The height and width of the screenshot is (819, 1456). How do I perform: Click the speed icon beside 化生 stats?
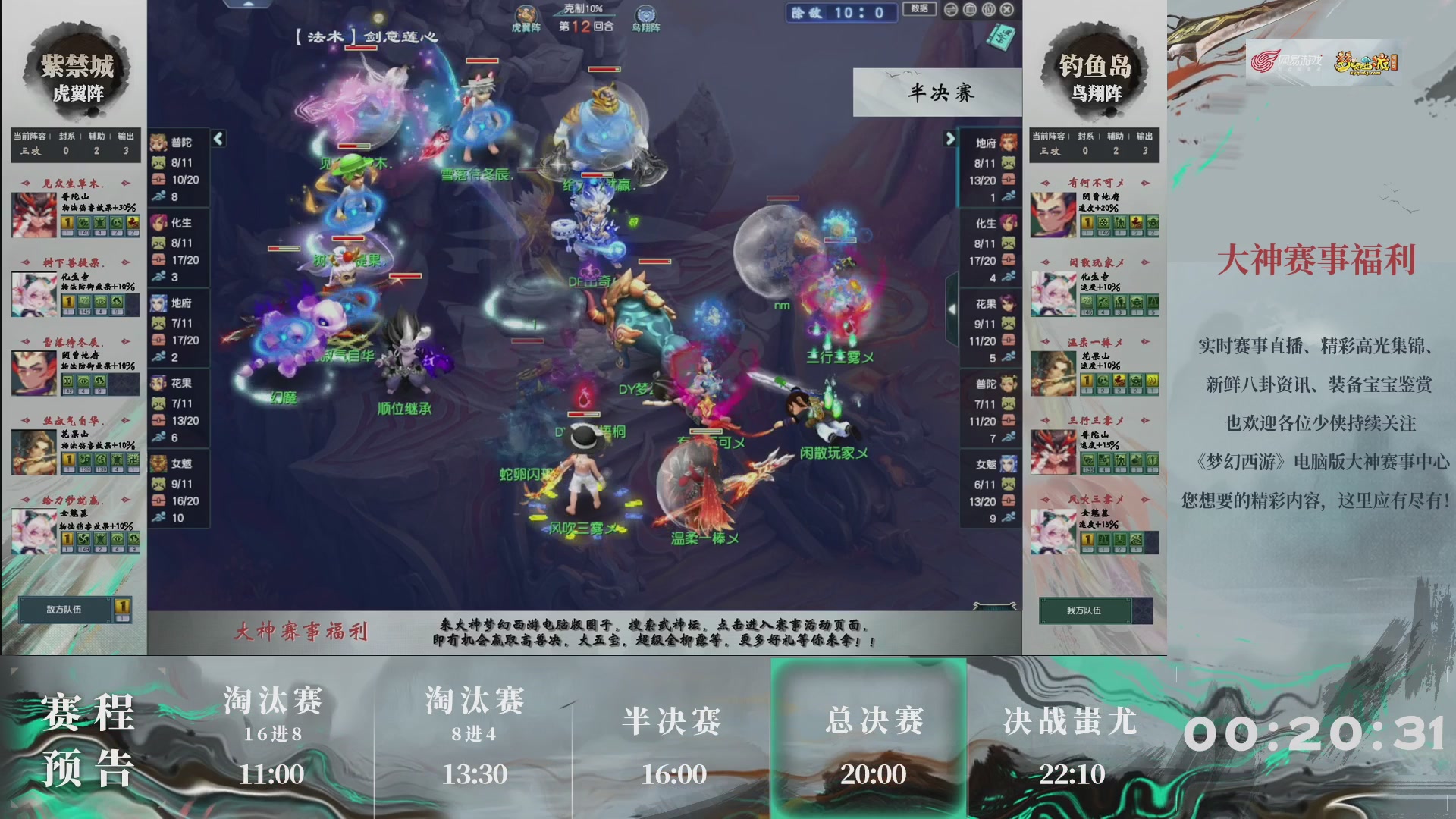point(159,275)
